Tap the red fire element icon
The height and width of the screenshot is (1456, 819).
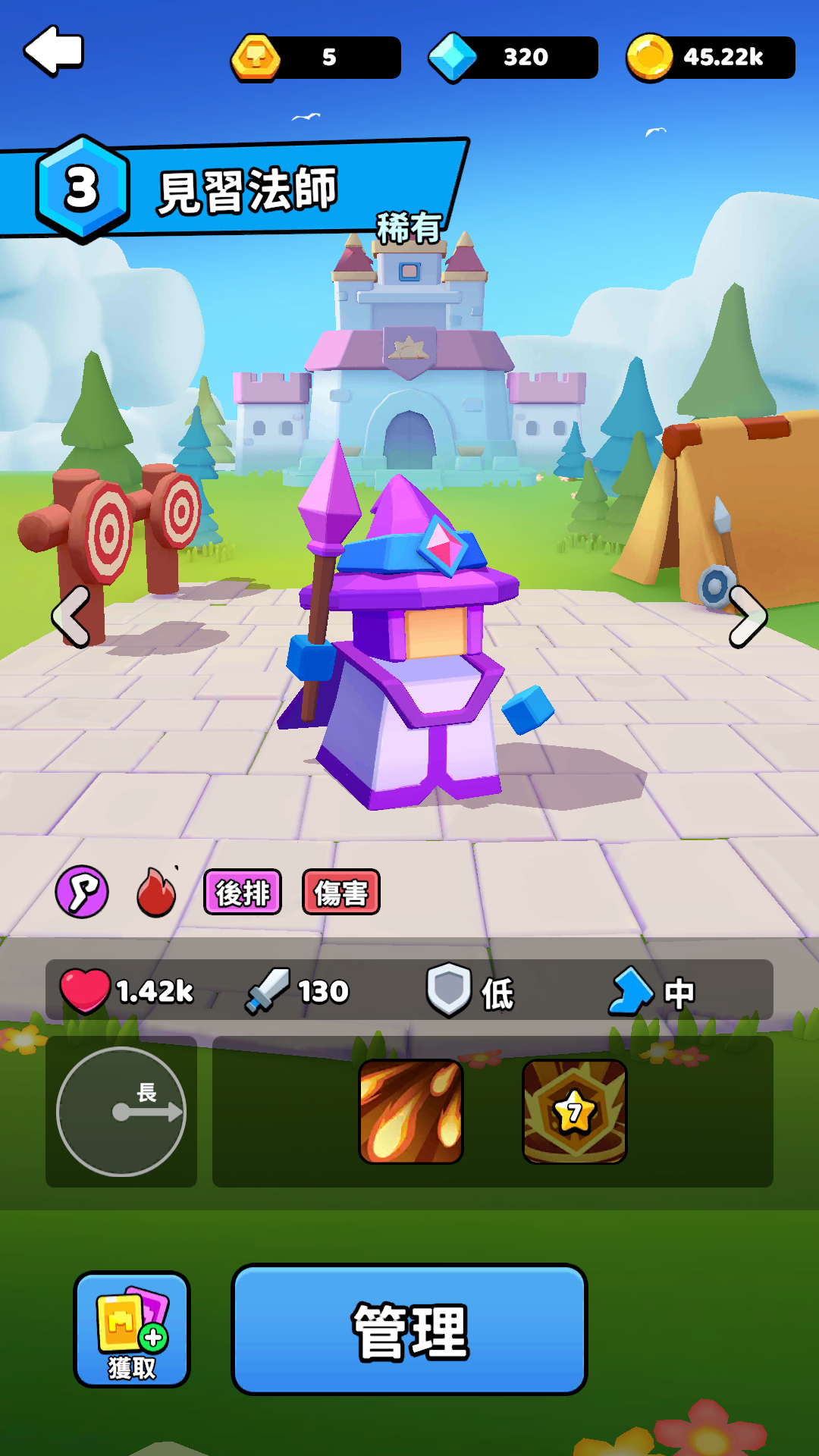(156, 893)
